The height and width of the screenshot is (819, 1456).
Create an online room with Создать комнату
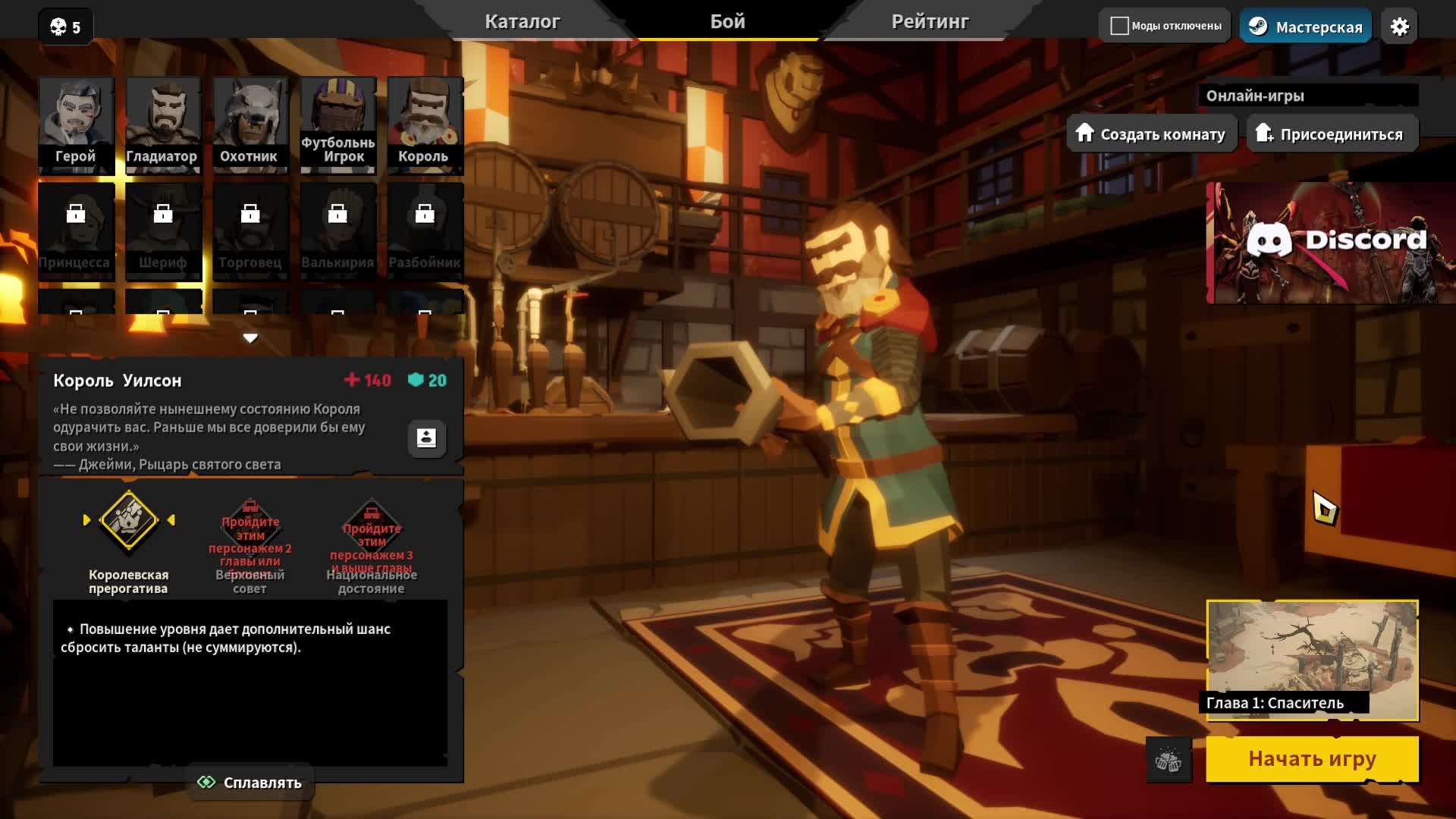[1151, 134]
